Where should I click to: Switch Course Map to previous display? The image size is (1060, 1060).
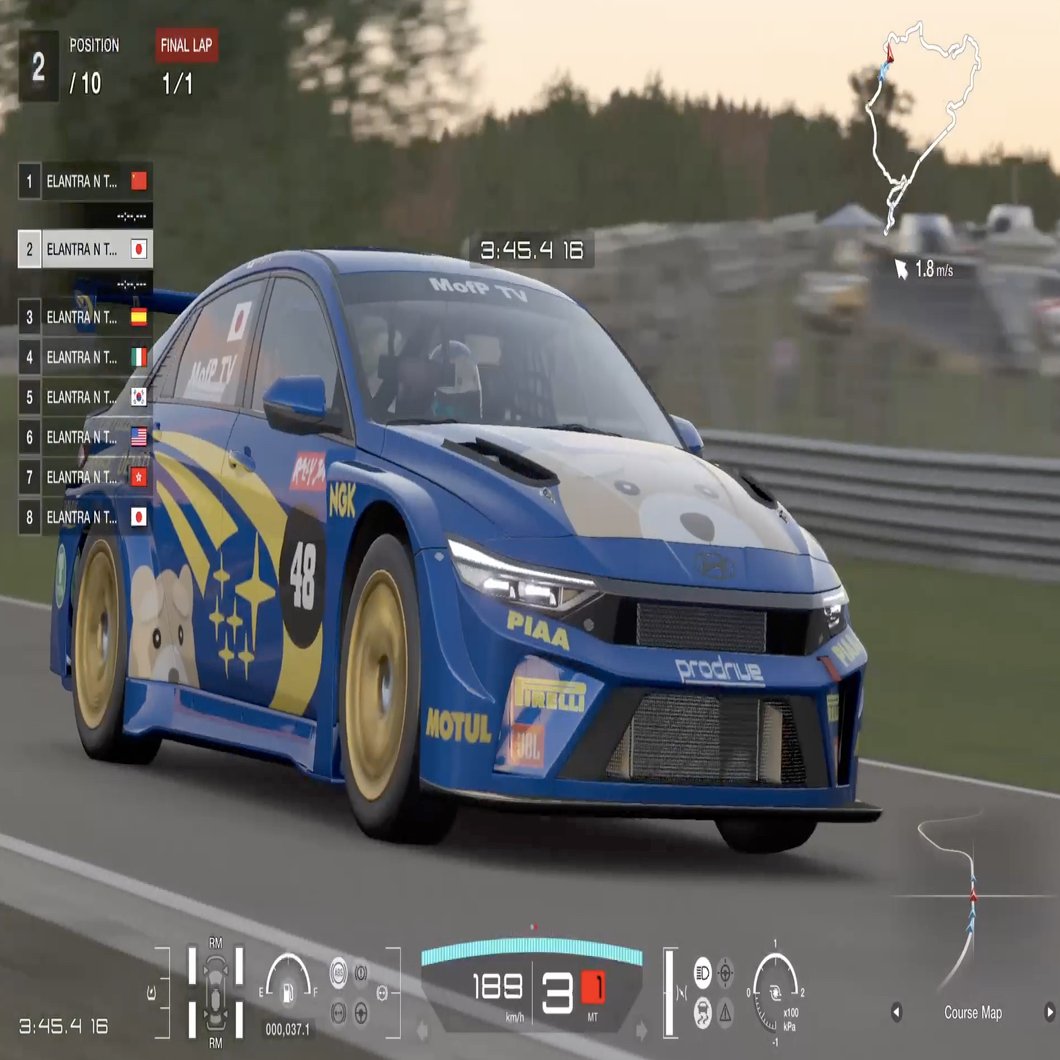click(x=896, y=1012)
